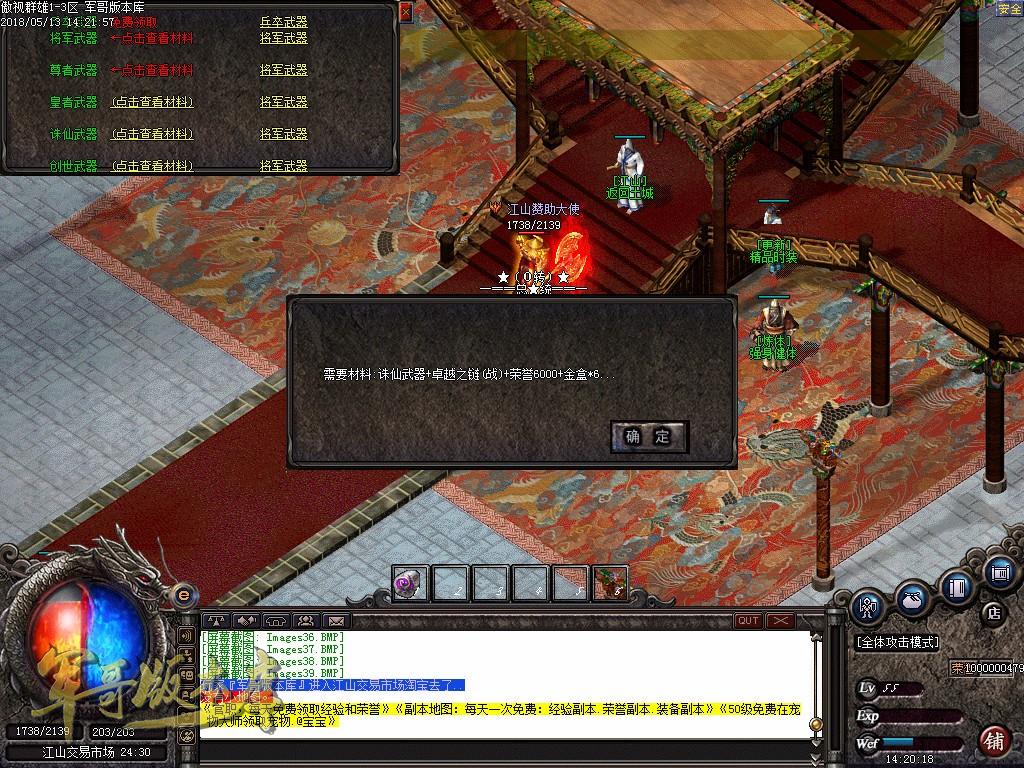Close the weapon upgrade panel
Screen dimensions: 1024x768
pyautogui.click(x=405, y=11)
